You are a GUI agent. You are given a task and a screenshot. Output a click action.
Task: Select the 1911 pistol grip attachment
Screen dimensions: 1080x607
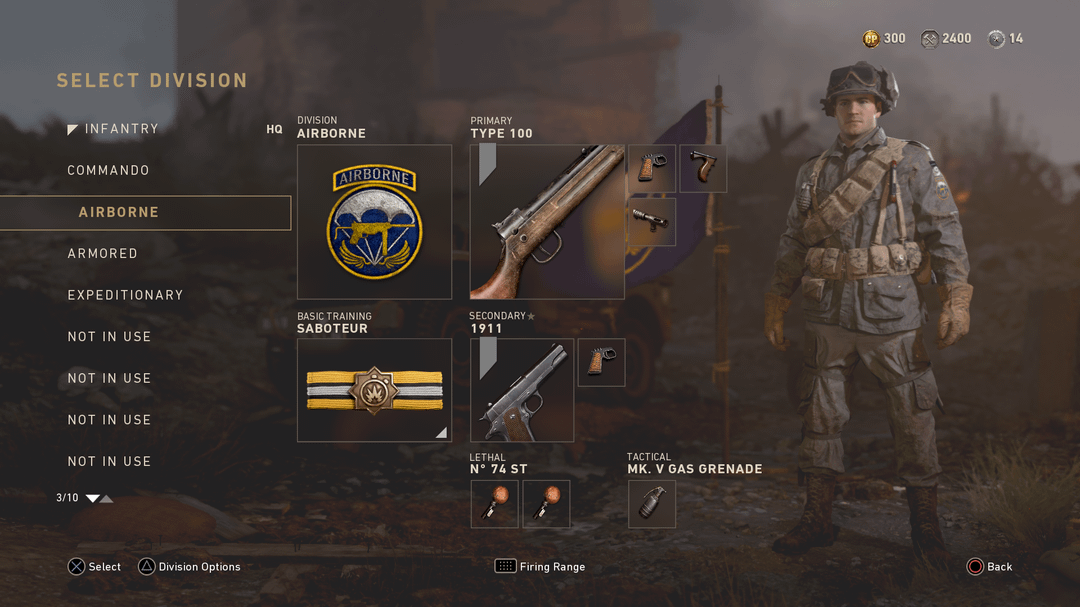(x=601, y=362)
